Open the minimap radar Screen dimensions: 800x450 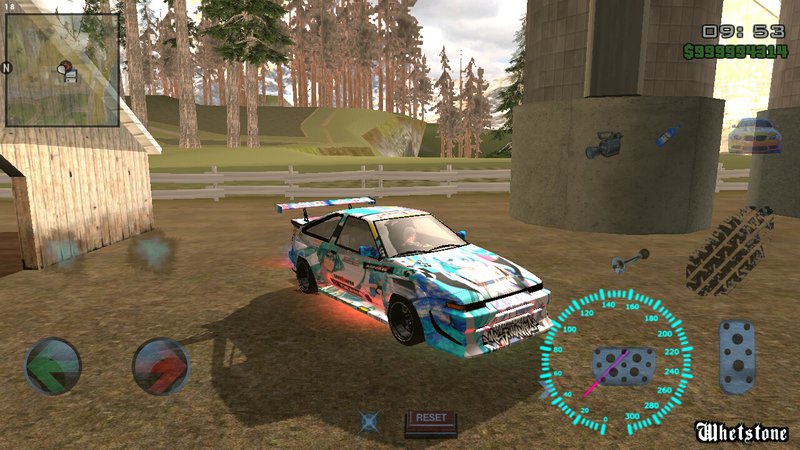[62, 70]
